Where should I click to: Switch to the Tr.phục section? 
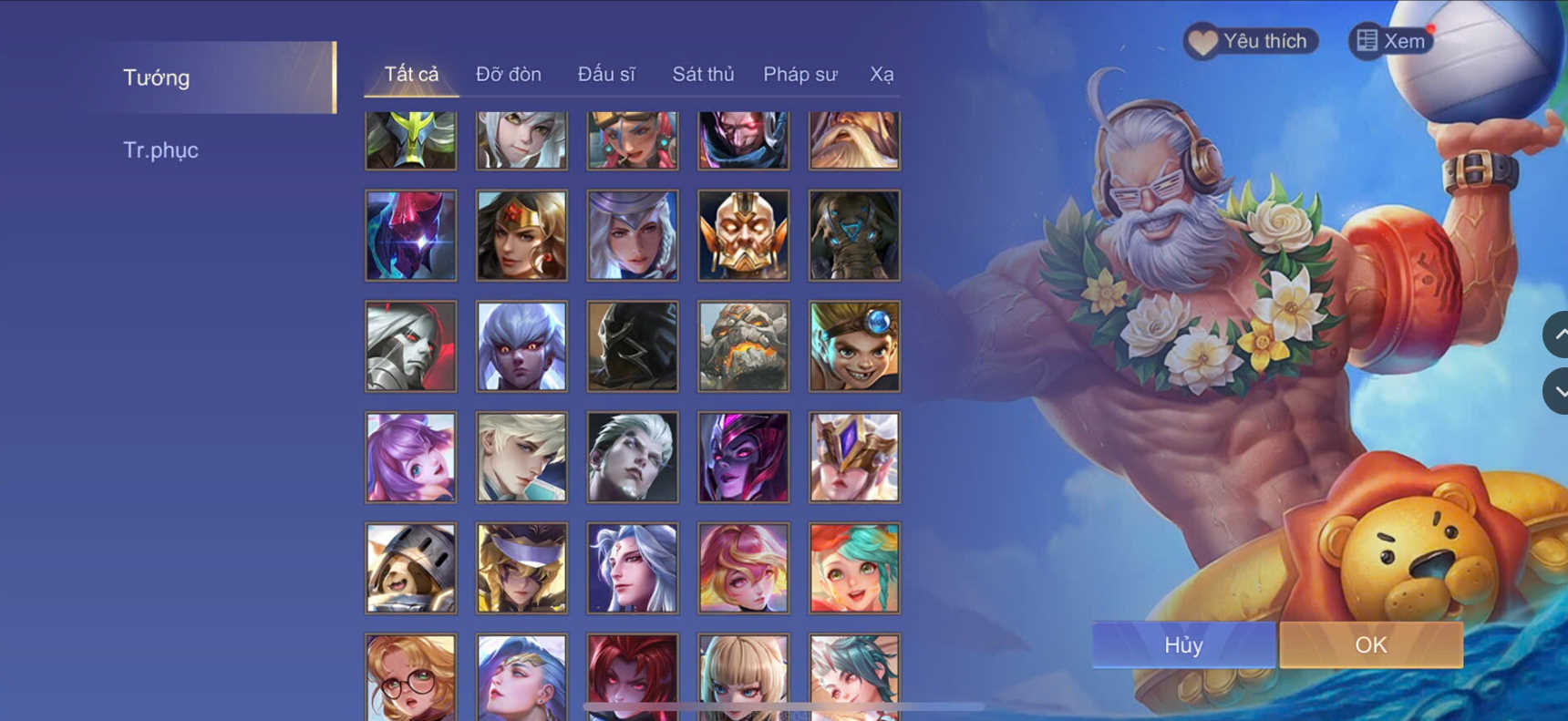pyautogui.click(x=161, y=149)
